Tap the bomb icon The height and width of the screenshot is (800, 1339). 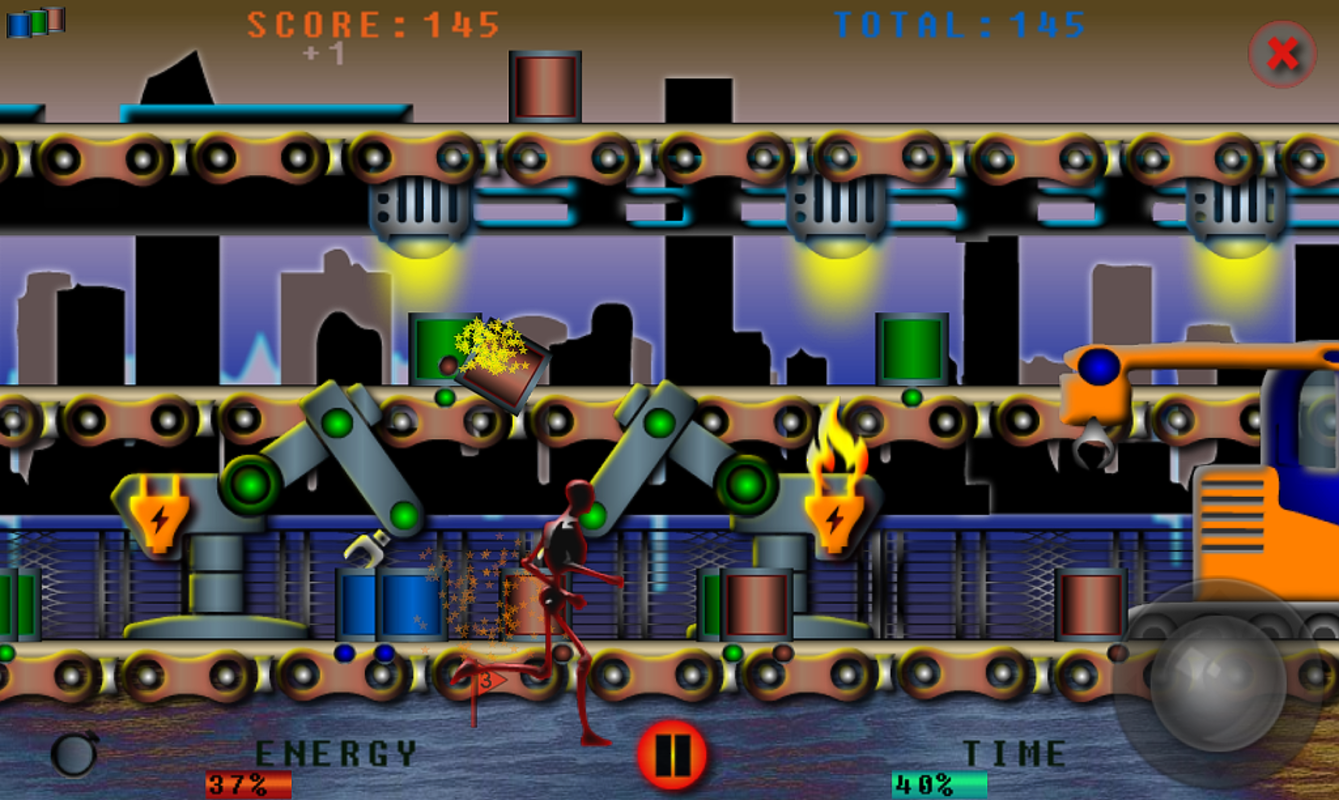point(74,753)
